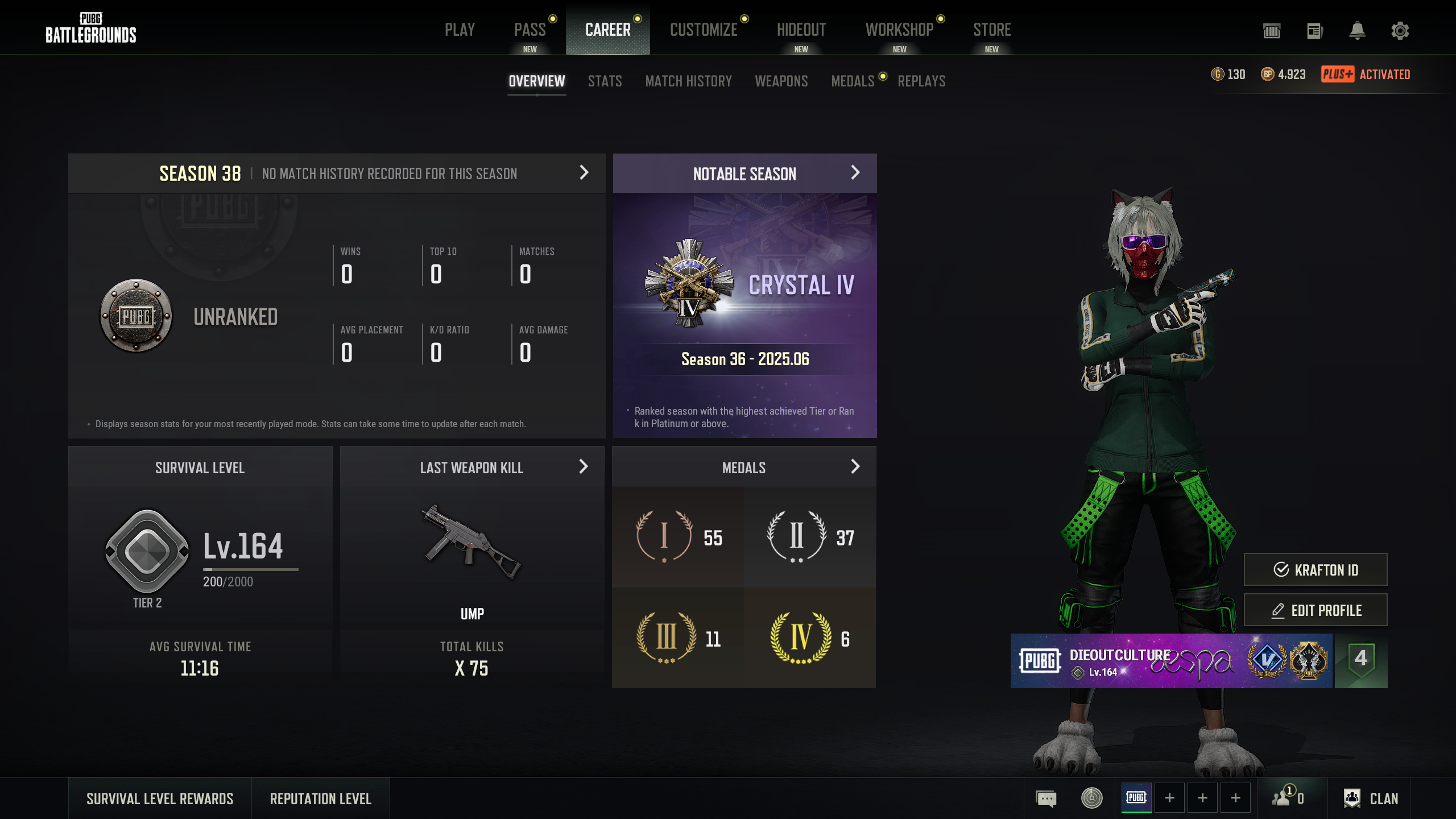Show Last Weapon Kill details
This screenshot has width=1456, height=819.
point(583,467)
